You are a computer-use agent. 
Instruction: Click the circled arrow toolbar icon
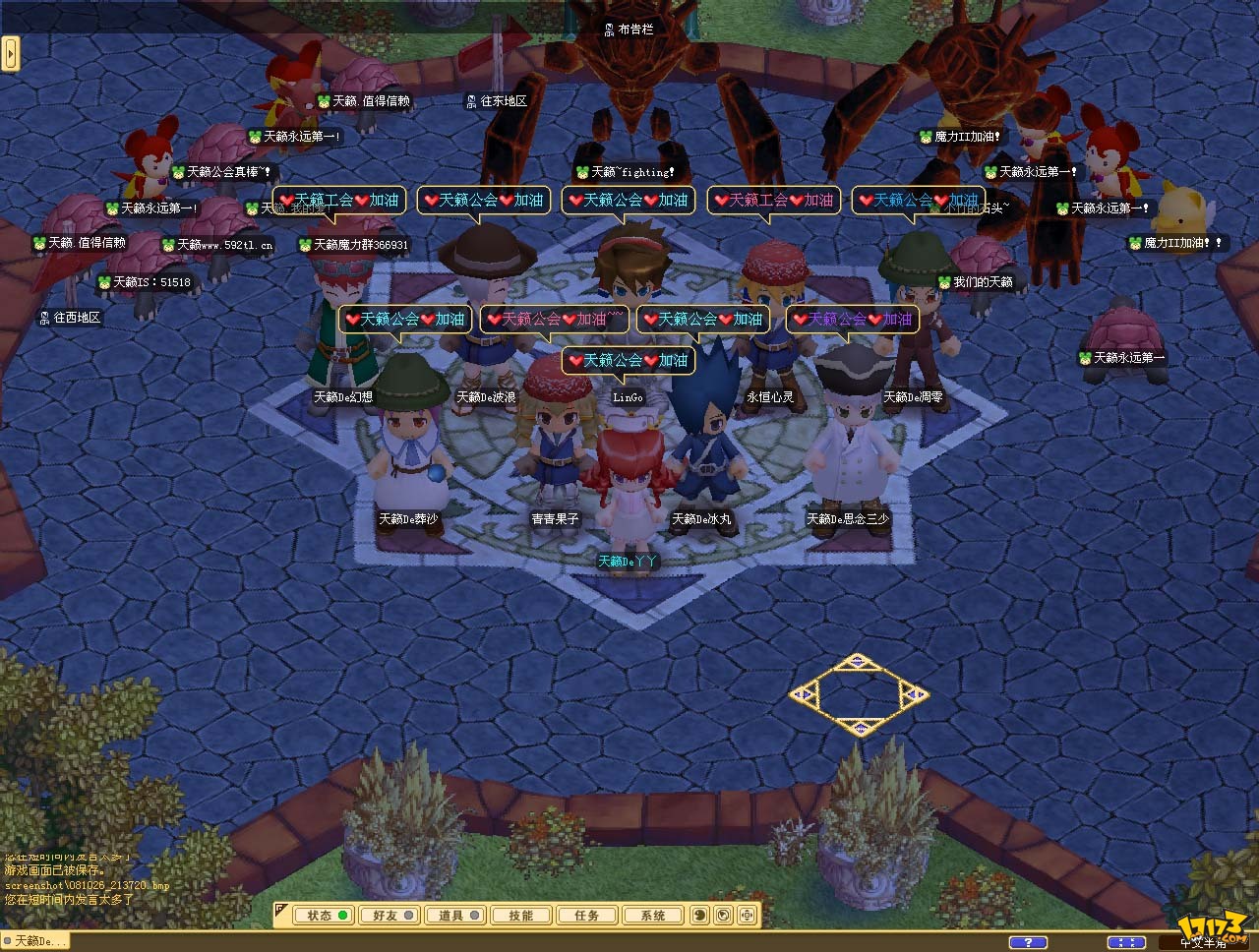click(x=724, y=916)
